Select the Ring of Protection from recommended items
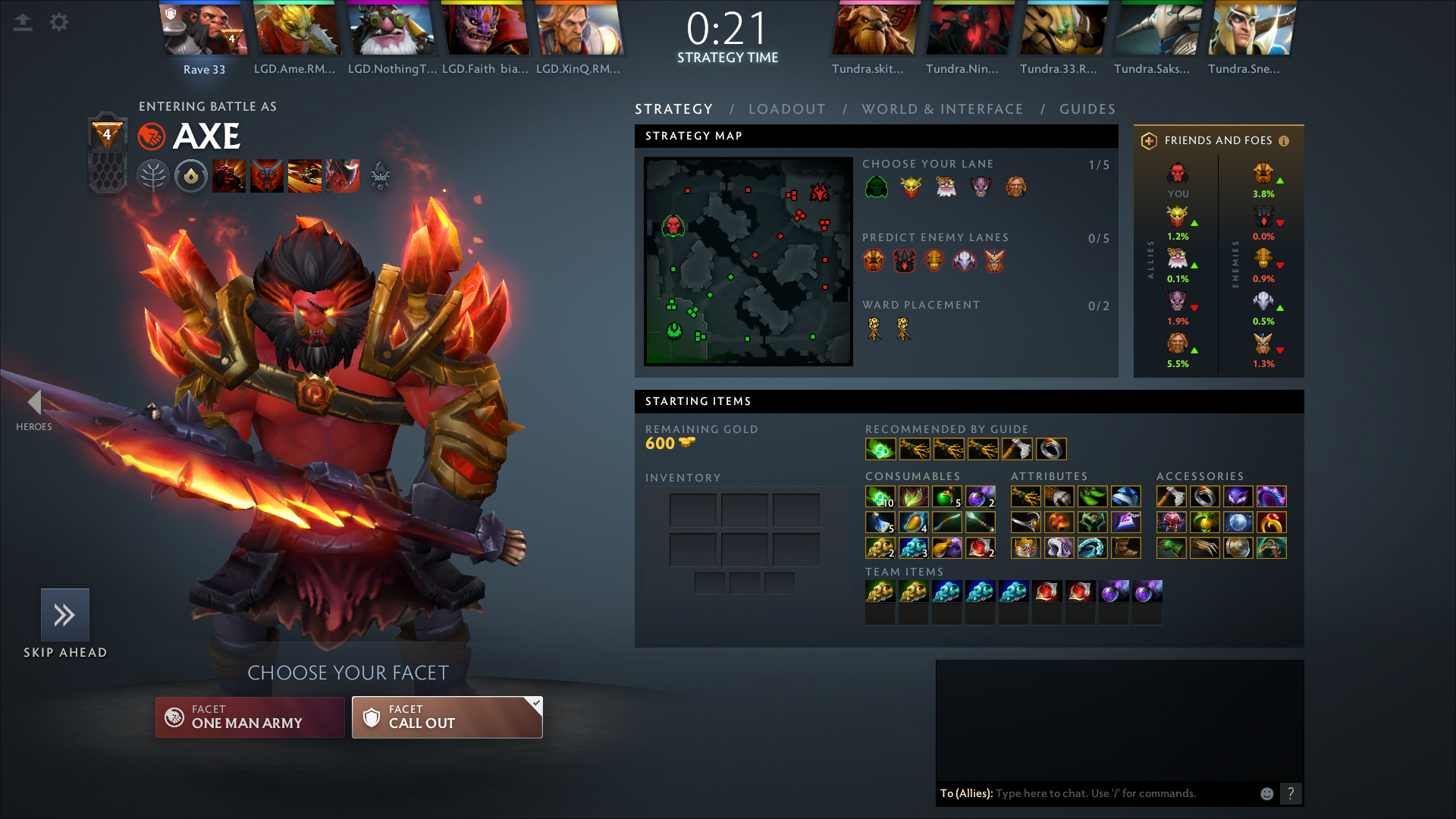 point(1053,449)
